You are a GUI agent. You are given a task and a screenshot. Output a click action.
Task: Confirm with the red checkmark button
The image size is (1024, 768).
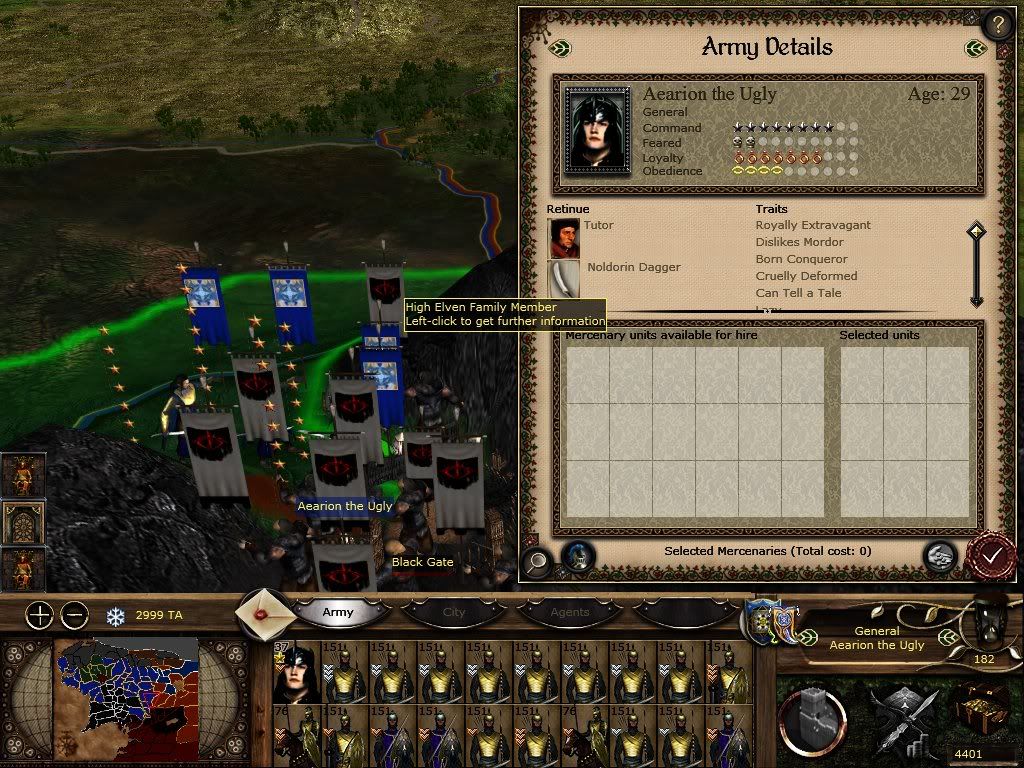991,557
